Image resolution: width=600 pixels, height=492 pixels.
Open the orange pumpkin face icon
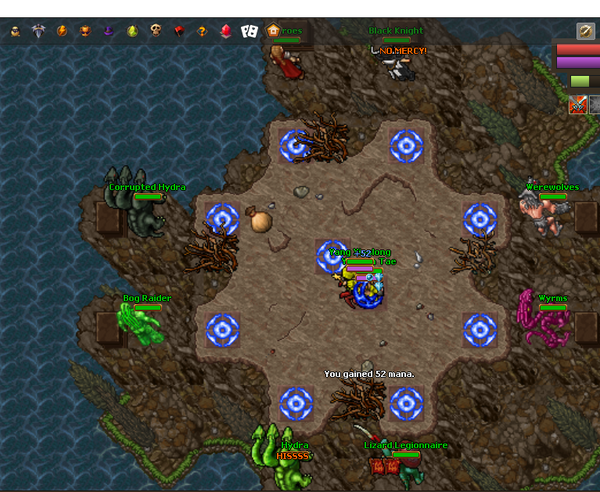[x=85, y=31]
